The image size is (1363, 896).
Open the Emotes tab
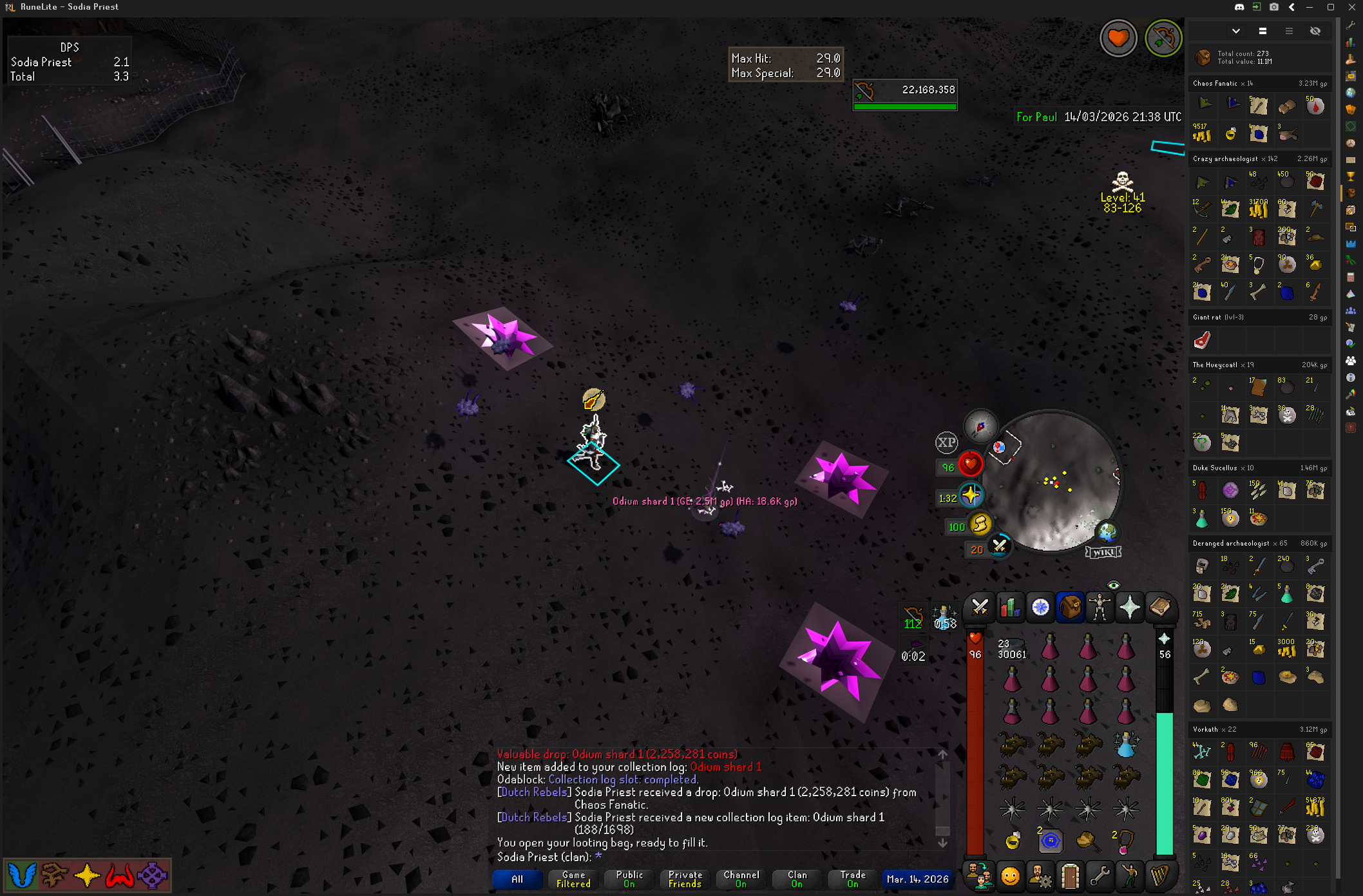pyautogui.click(x=1010, y=877)
